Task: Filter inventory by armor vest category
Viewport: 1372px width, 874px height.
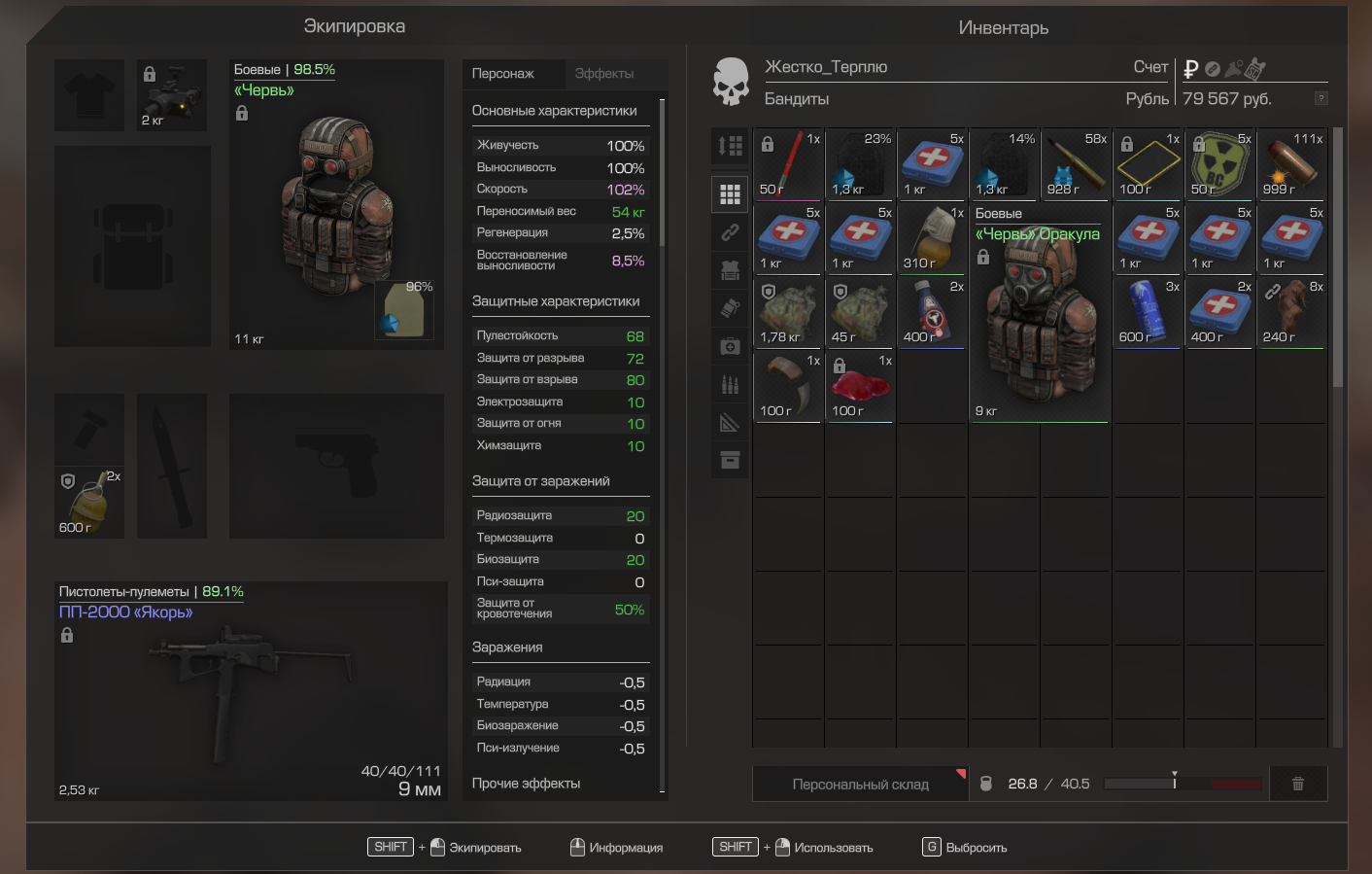Action: coord(730,269)
